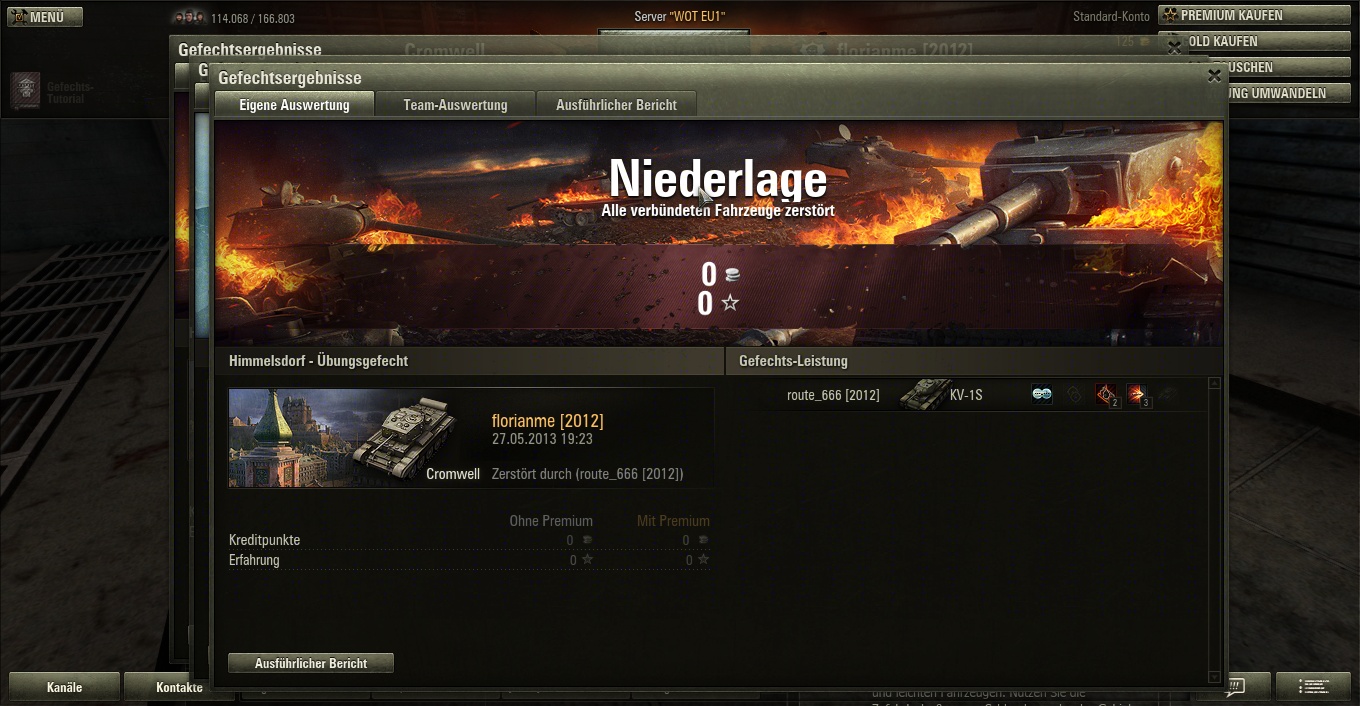Switch to Team-Auswertung tab
Image resolution: width=1360 pixels, height=706 pixels.
point(455,105)
